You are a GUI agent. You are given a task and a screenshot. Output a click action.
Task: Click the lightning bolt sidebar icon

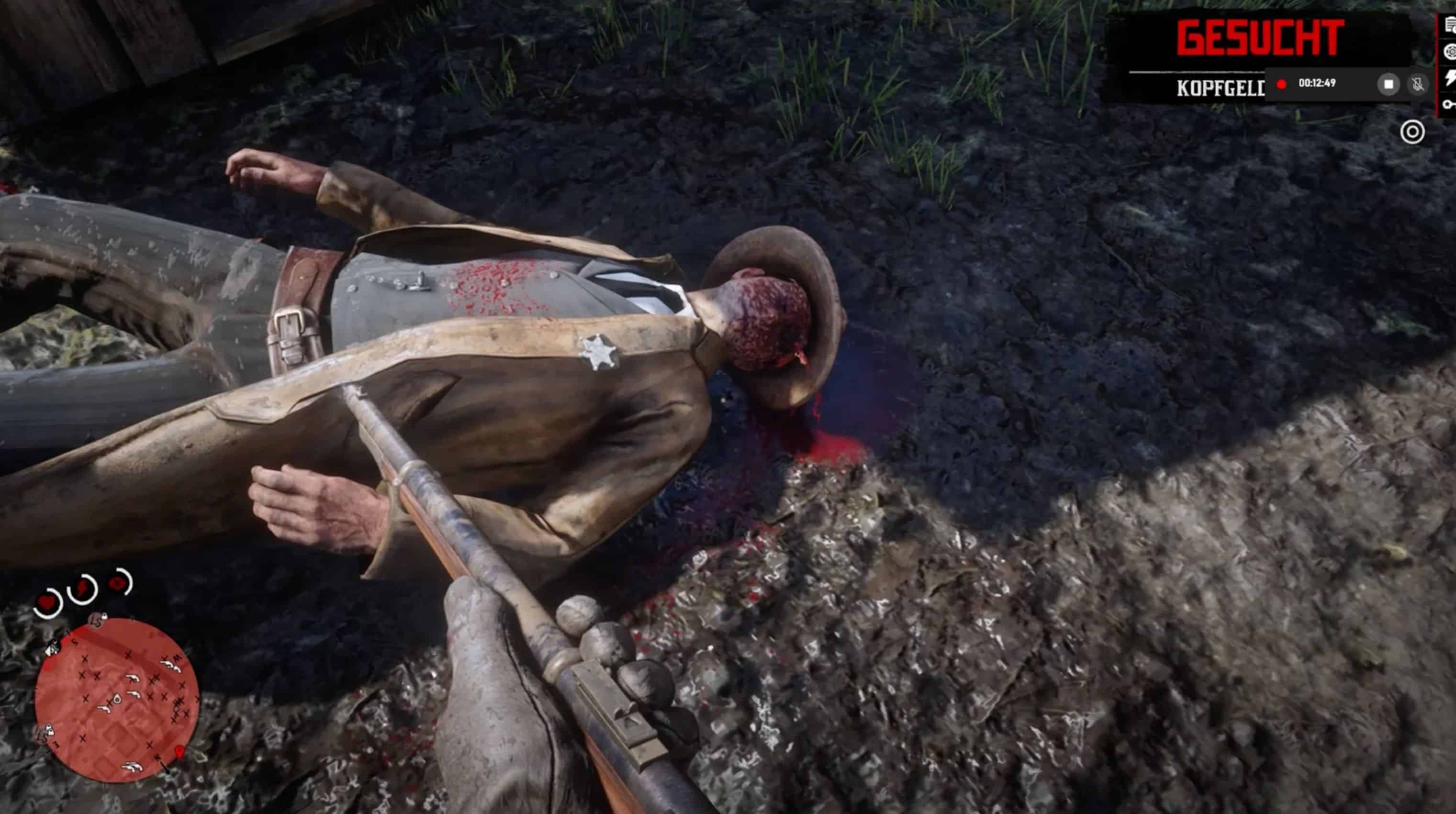coord(1450,78)
